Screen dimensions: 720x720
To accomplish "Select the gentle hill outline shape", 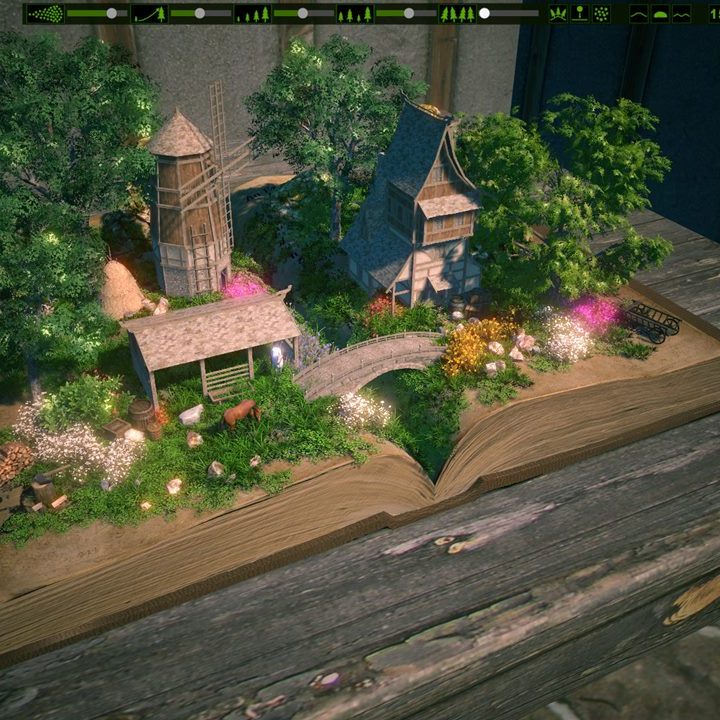I will point(638,14).
